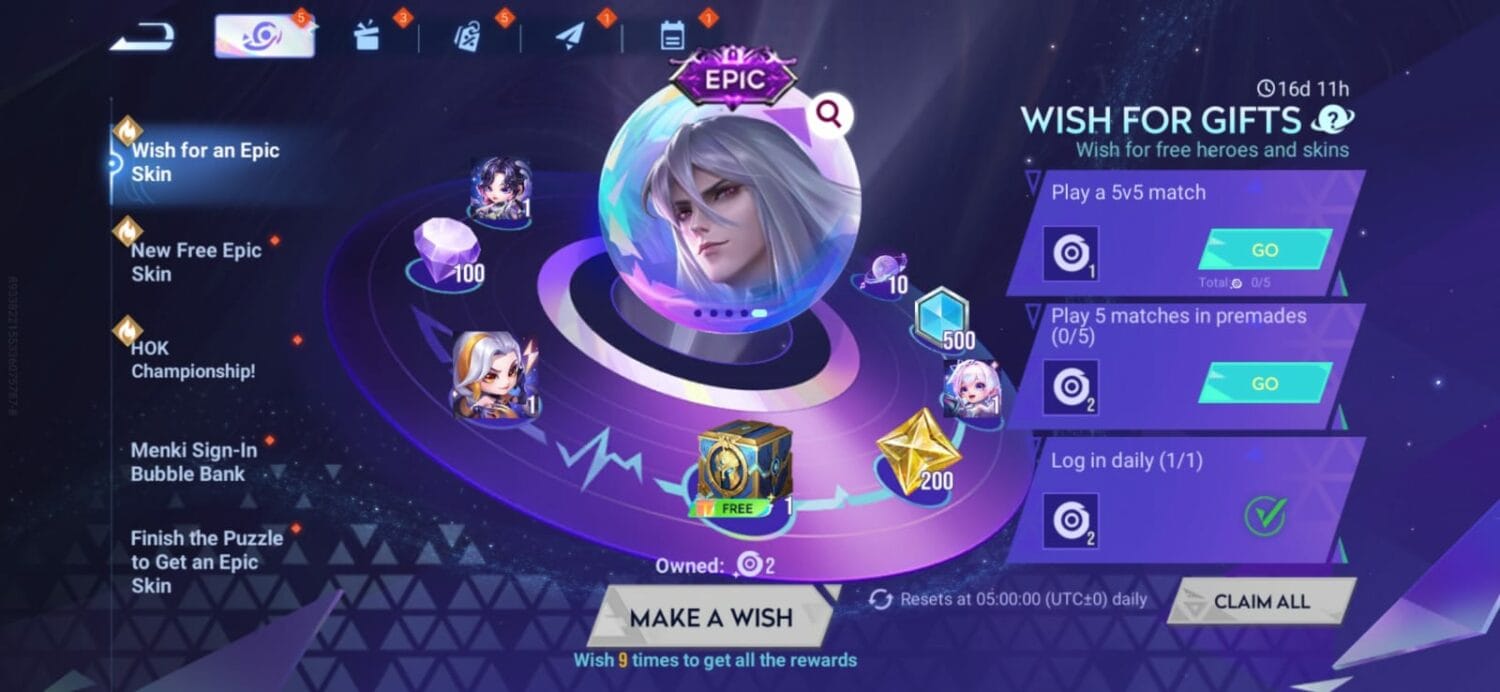The image size is (1500, 692).
Task: Choose Menki Sign-In Bubble Bank
Action: [194, 461]
